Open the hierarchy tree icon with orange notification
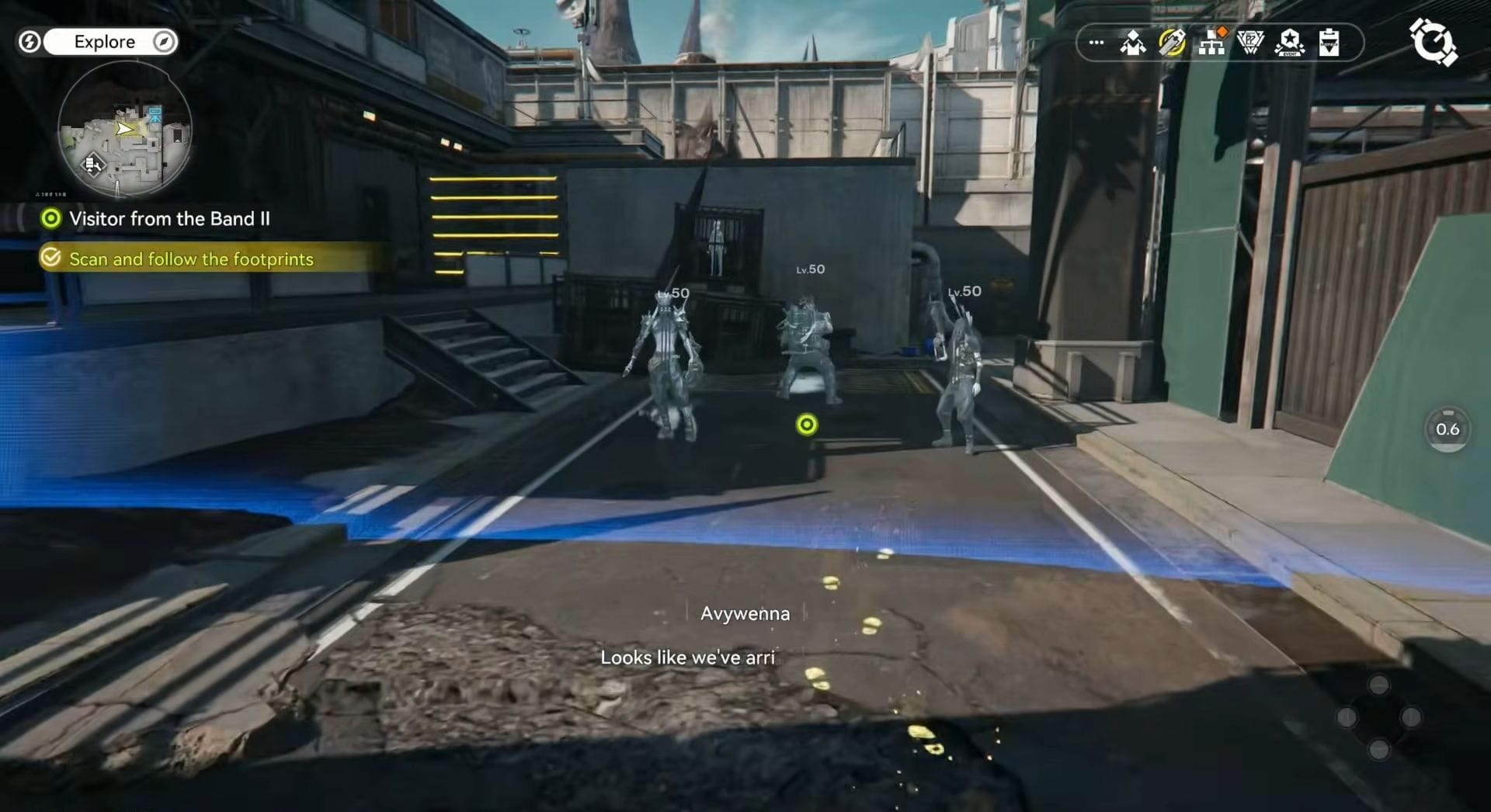Viewport: 1491px width, 812px height. (1211, 43)
